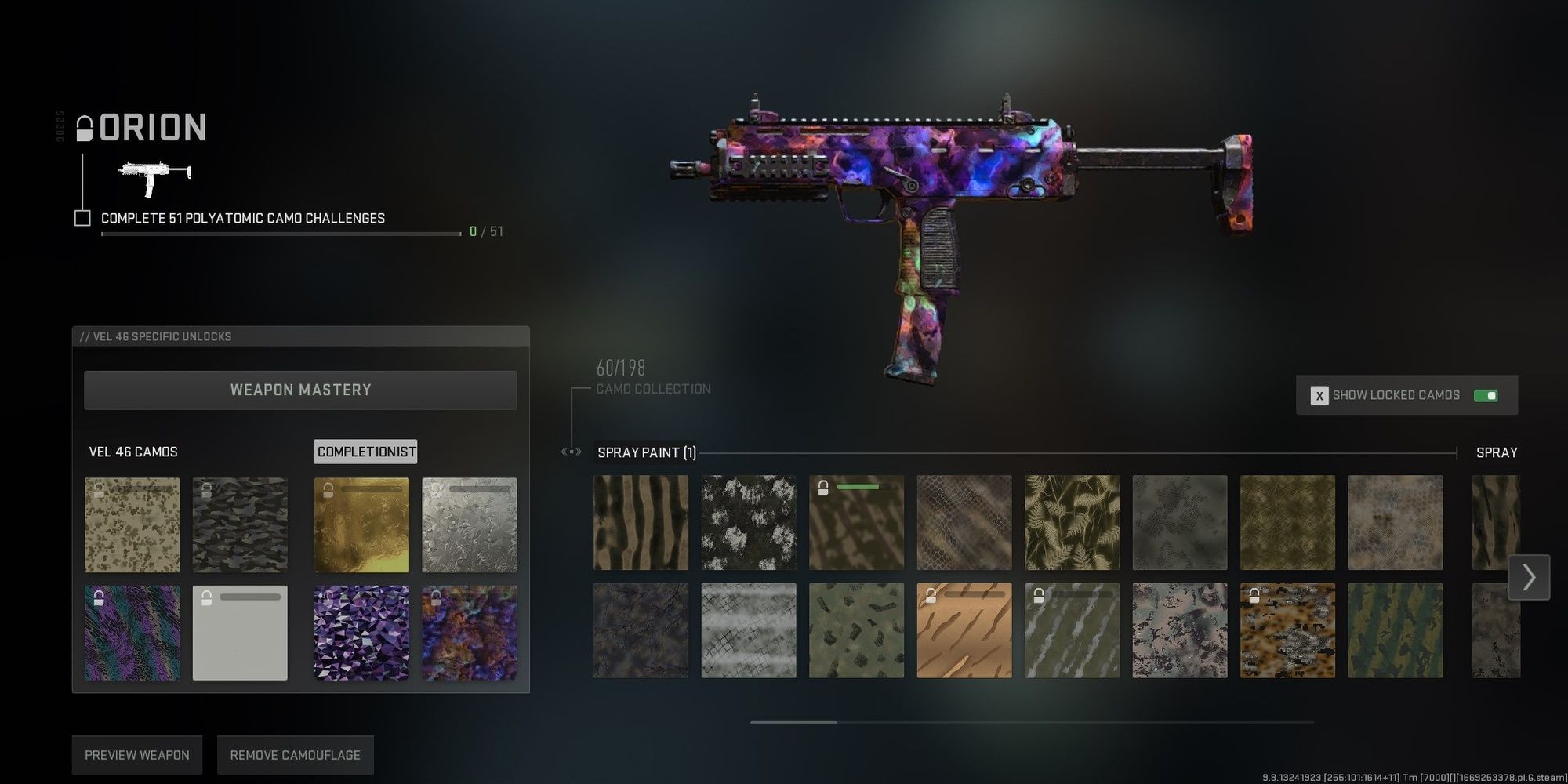1568x784 pixels.
Task: Select the Orion galaxy camo swatch
Action: [x=469, y=632]
